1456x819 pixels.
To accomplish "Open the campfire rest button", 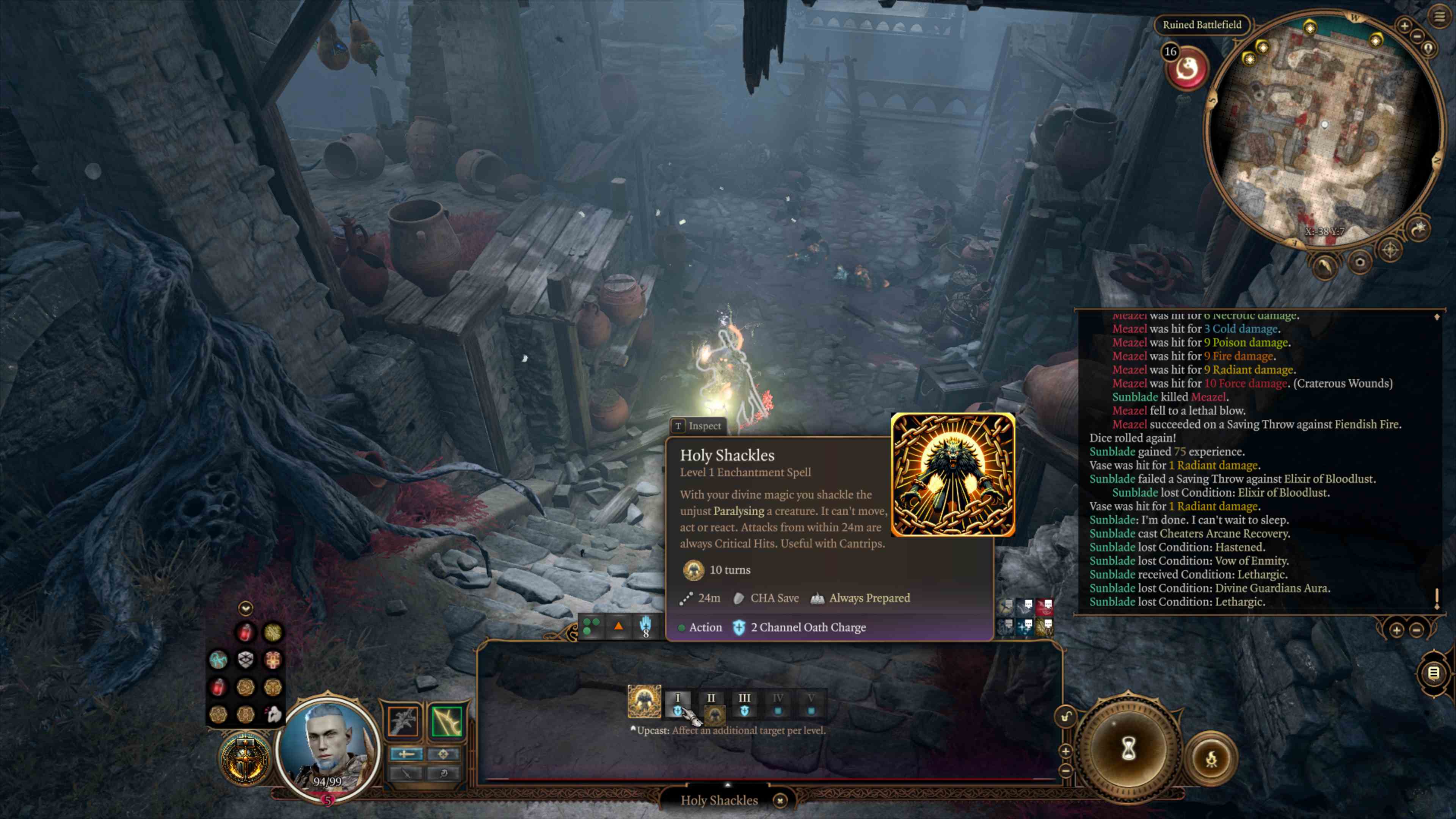I will 1211,759.
